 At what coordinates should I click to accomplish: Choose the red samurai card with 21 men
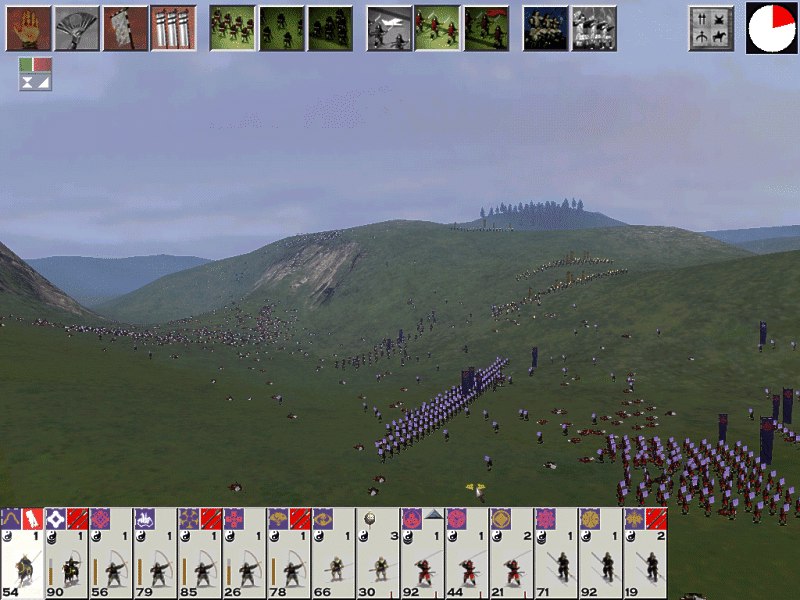tap(511, 555)
